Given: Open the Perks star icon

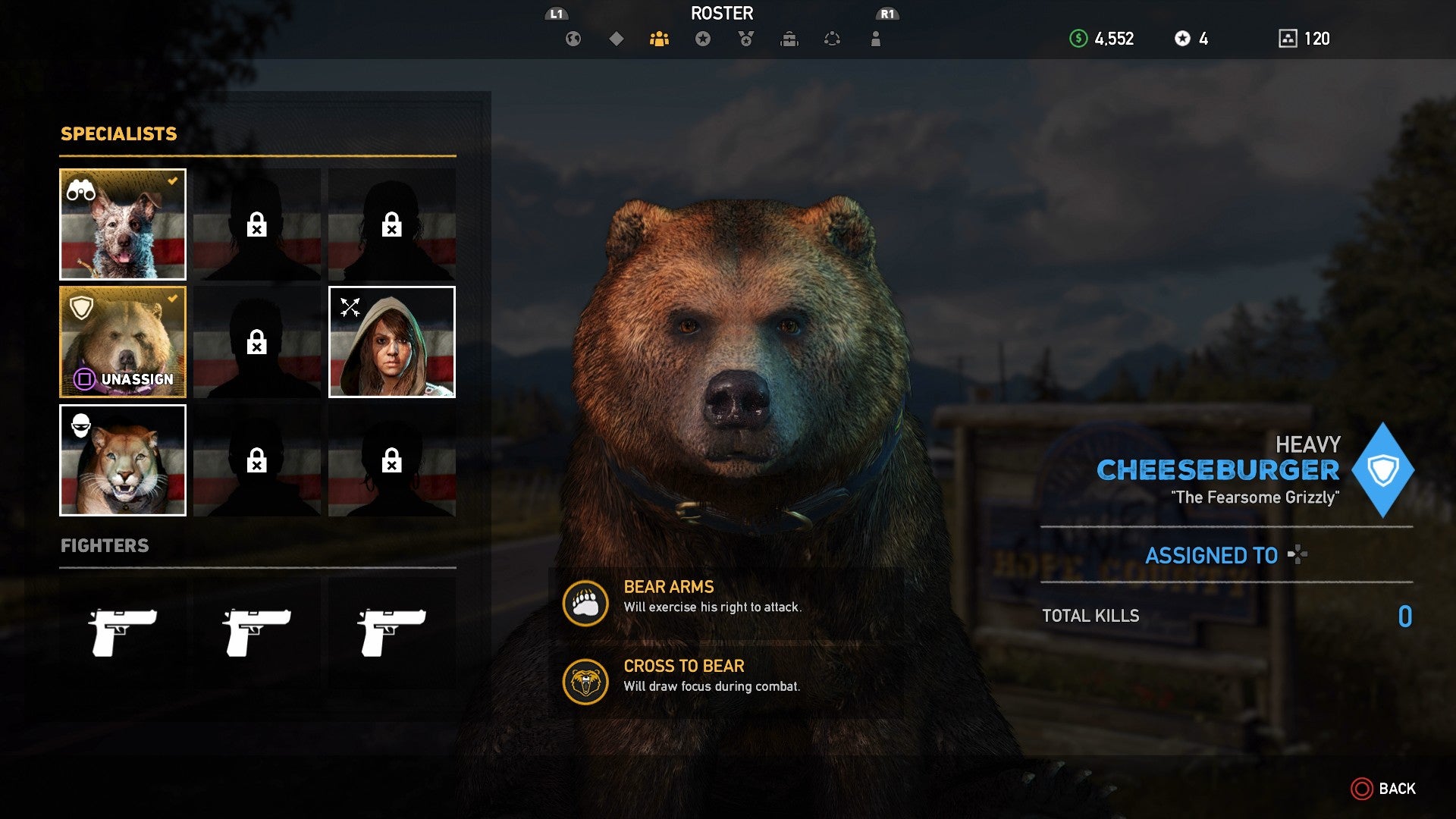Looking at the screenshot, I should point(702,39).
